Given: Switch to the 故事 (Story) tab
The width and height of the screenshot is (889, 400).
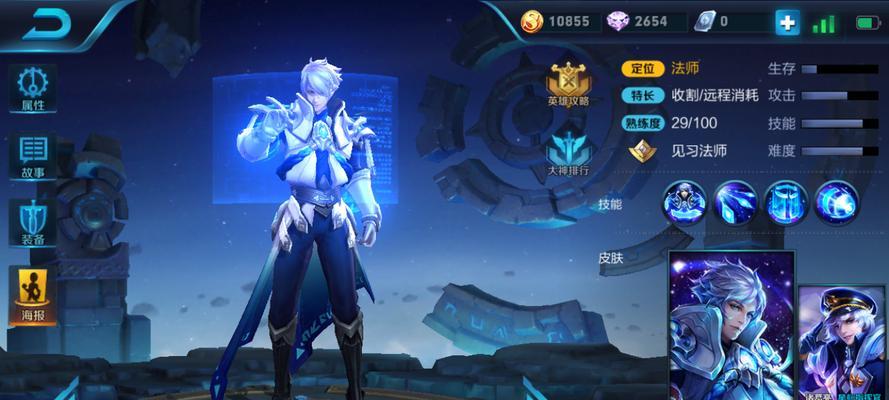Looking at the screenshot, I should point(33,157).
